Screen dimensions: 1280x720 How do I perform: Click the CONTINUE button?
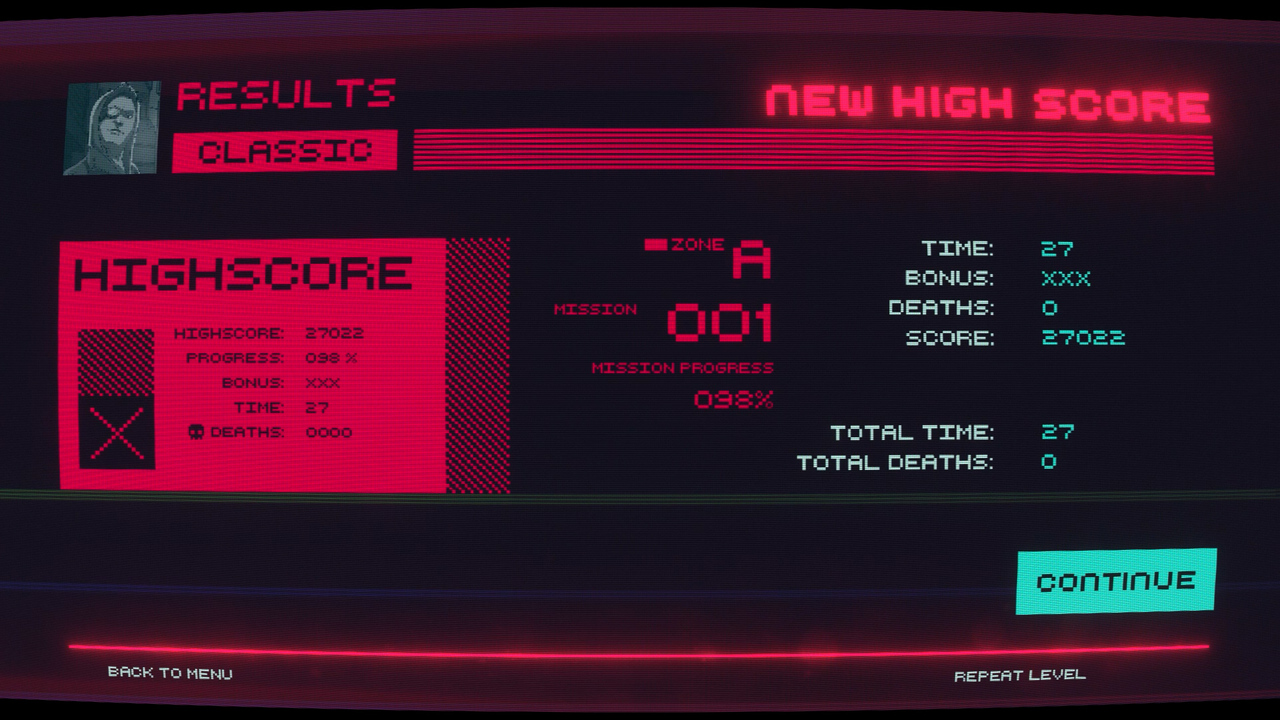click(x=1117, y=579)
